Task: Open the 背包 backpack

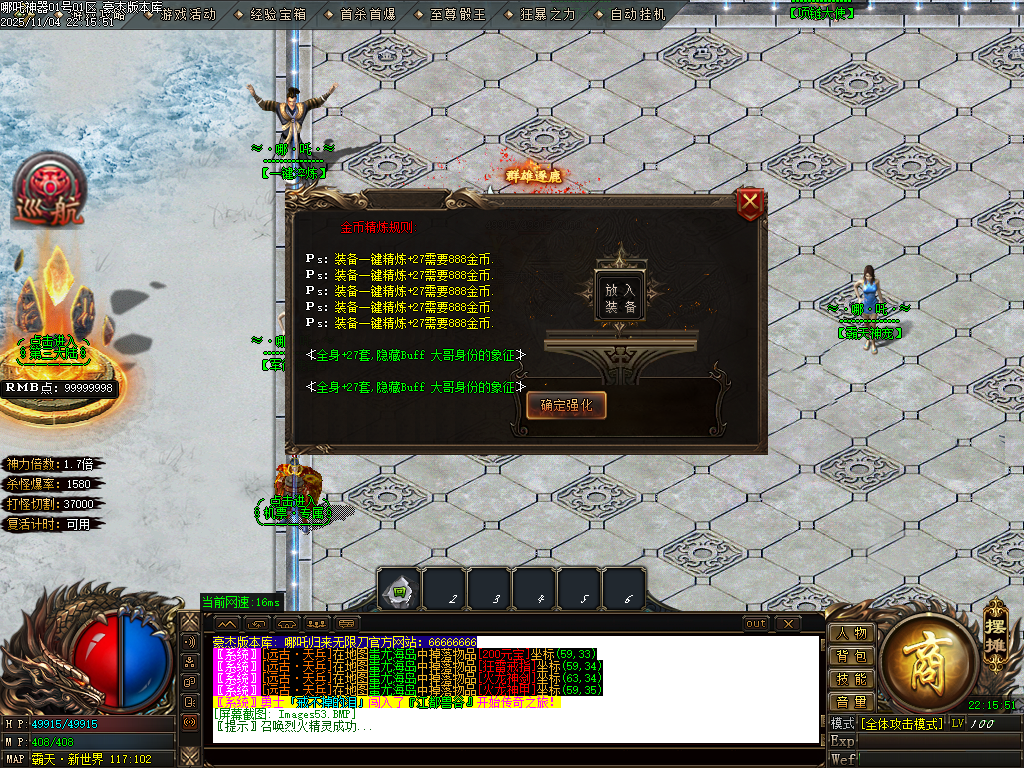Action: click(851, 656)
